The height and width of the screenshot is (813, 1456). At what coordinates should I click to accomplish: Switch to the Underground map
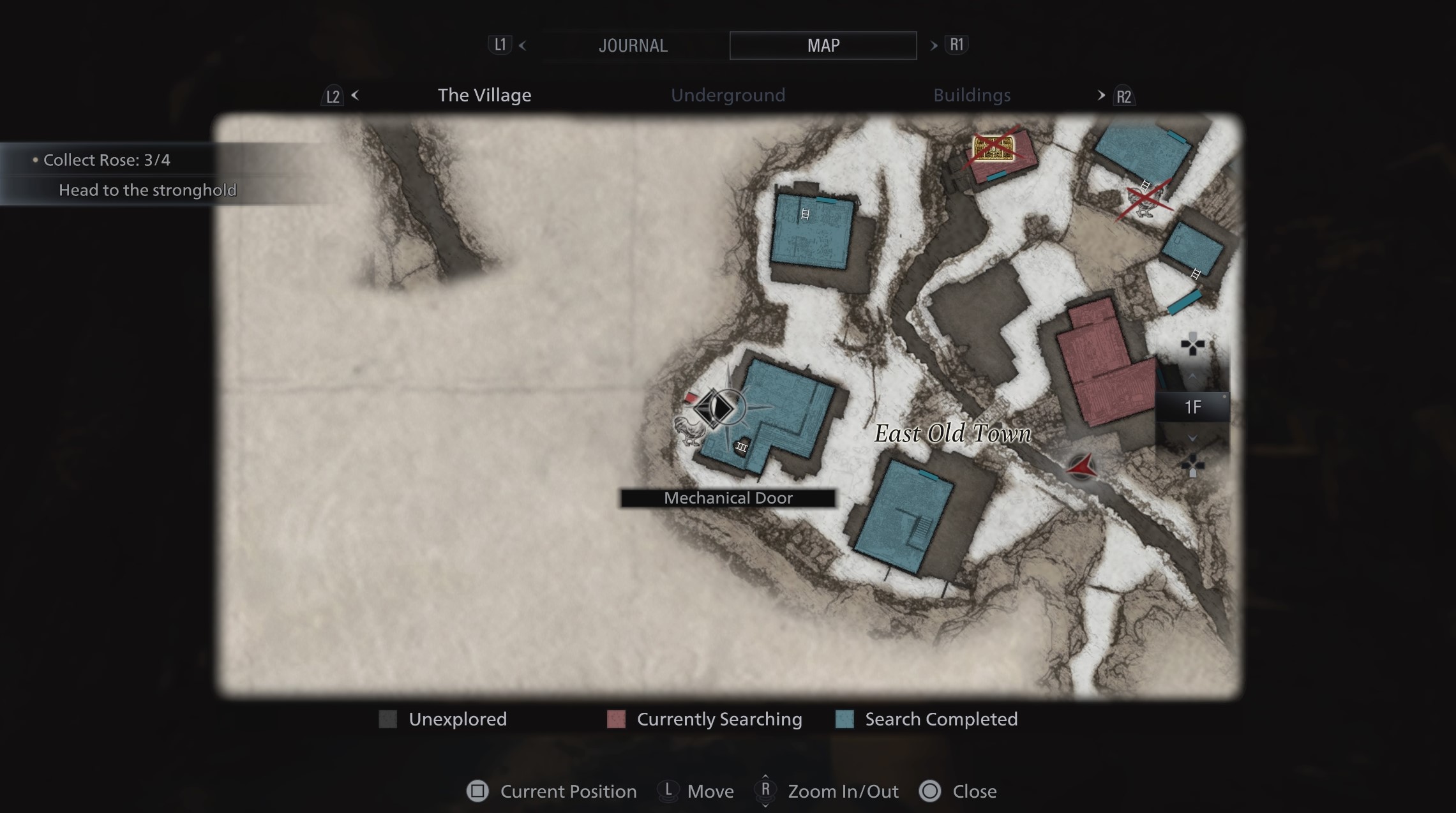(x=728, y=95)
